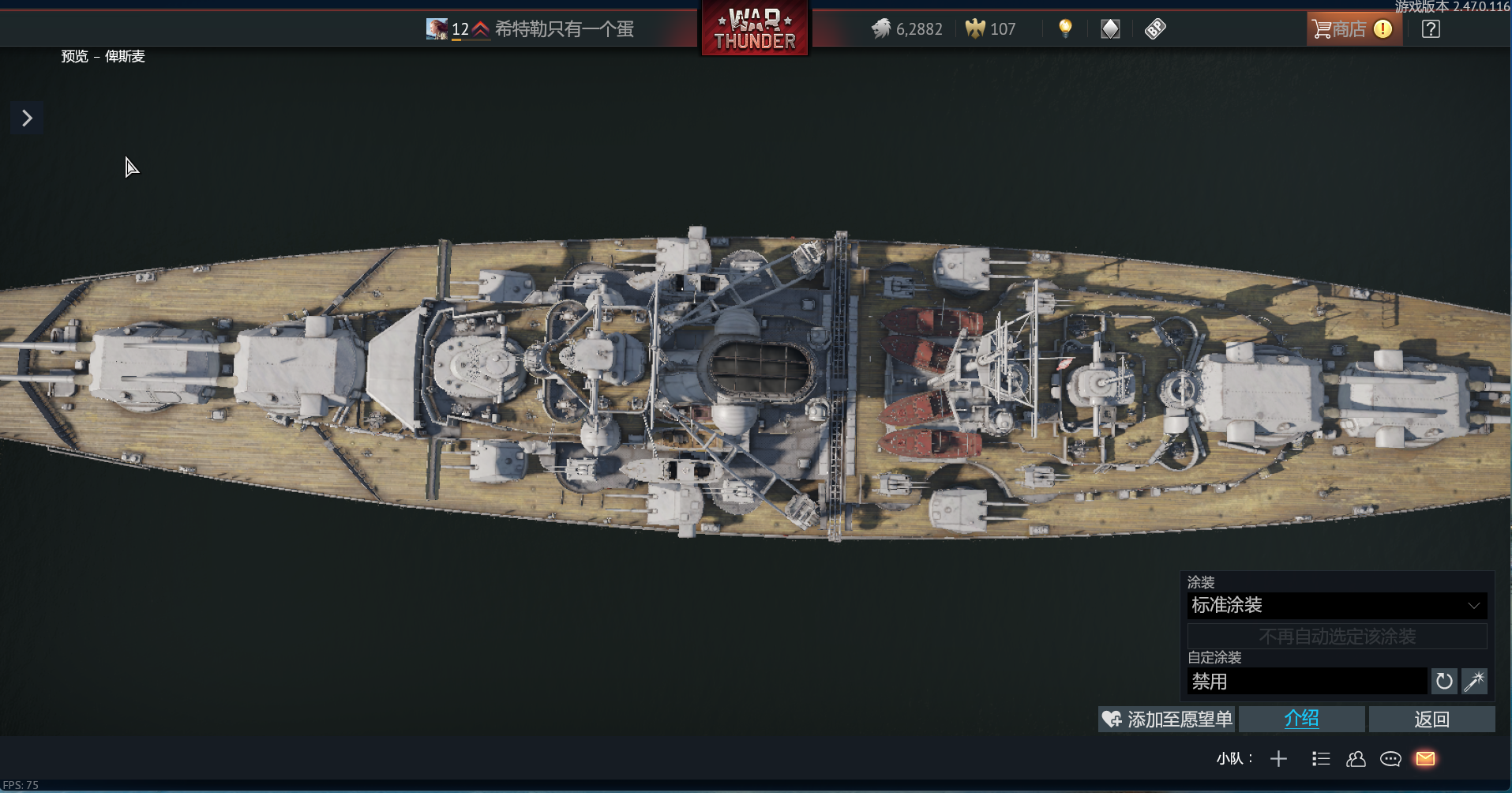Screen dimensions: 1512x793
Task: Go back with 返回 button
Action: point(1431,720)
